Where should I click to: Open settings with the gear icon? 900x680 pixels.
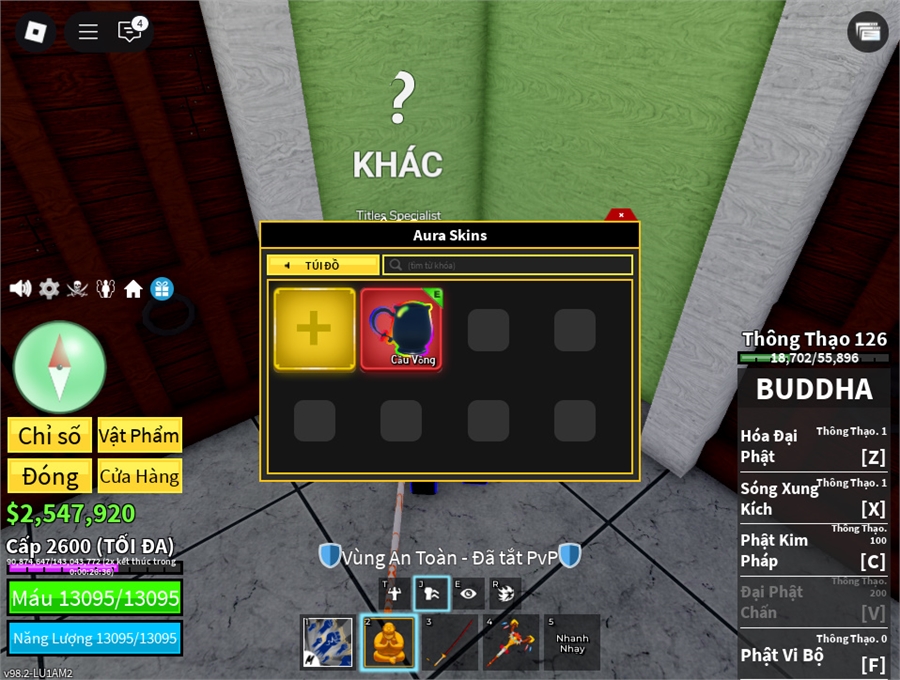tap(49, 289)
